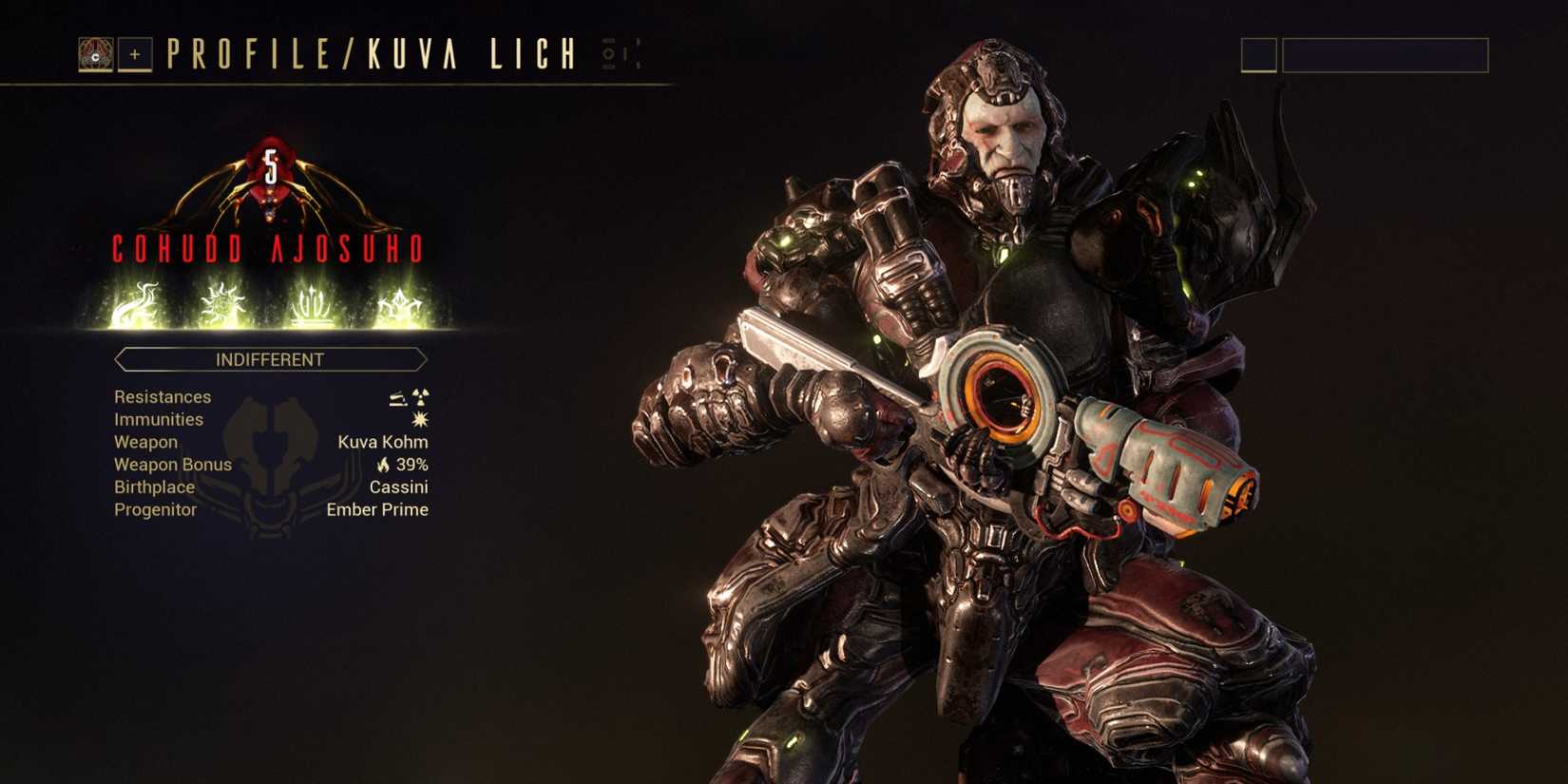Click the clan emblem icon in top-left corner
Viewport: 1568px width, 784px height.
[x=95, y=54]
